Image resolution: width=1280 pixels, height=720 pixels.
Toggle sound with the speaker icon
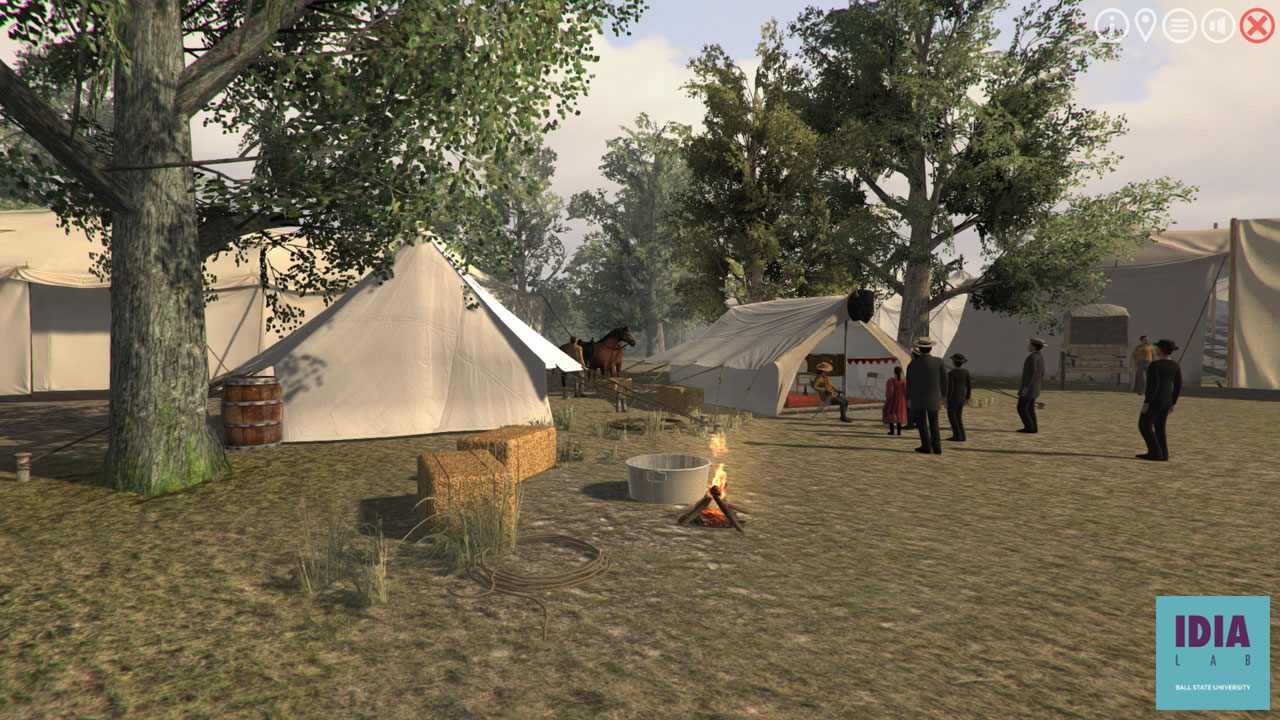(x=1218, y=25)
